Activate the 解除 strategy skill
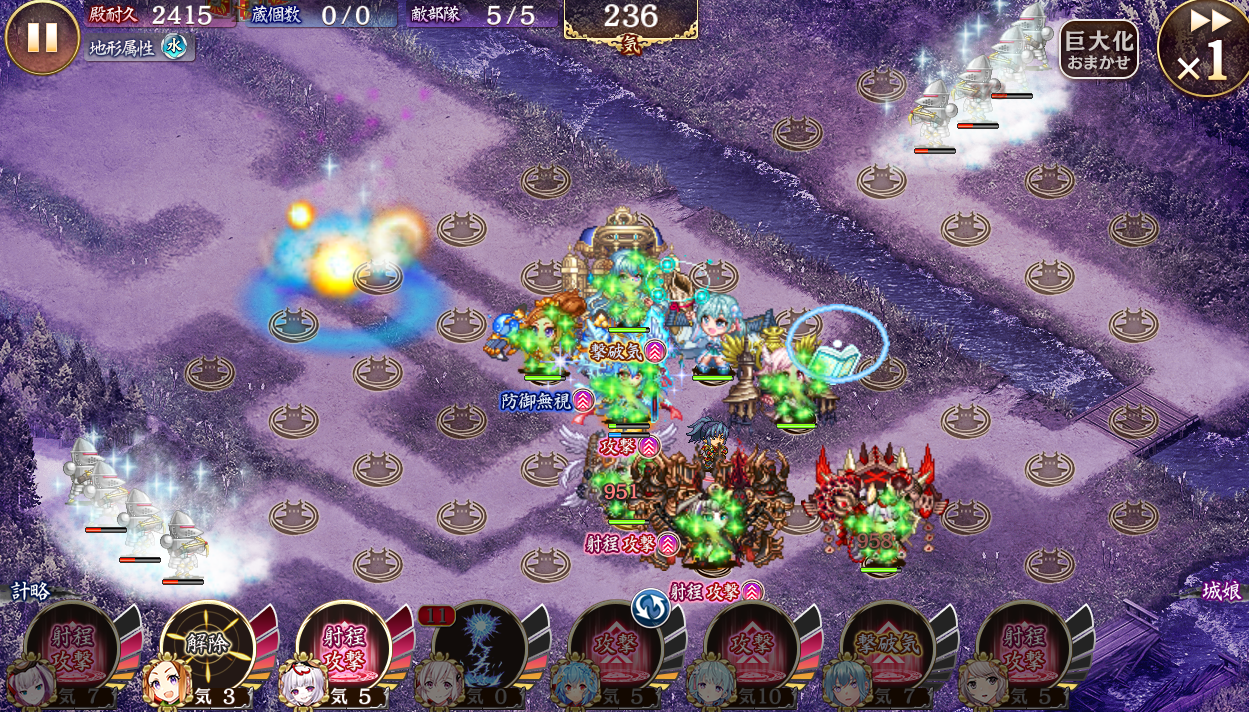 tap(207, 648)
